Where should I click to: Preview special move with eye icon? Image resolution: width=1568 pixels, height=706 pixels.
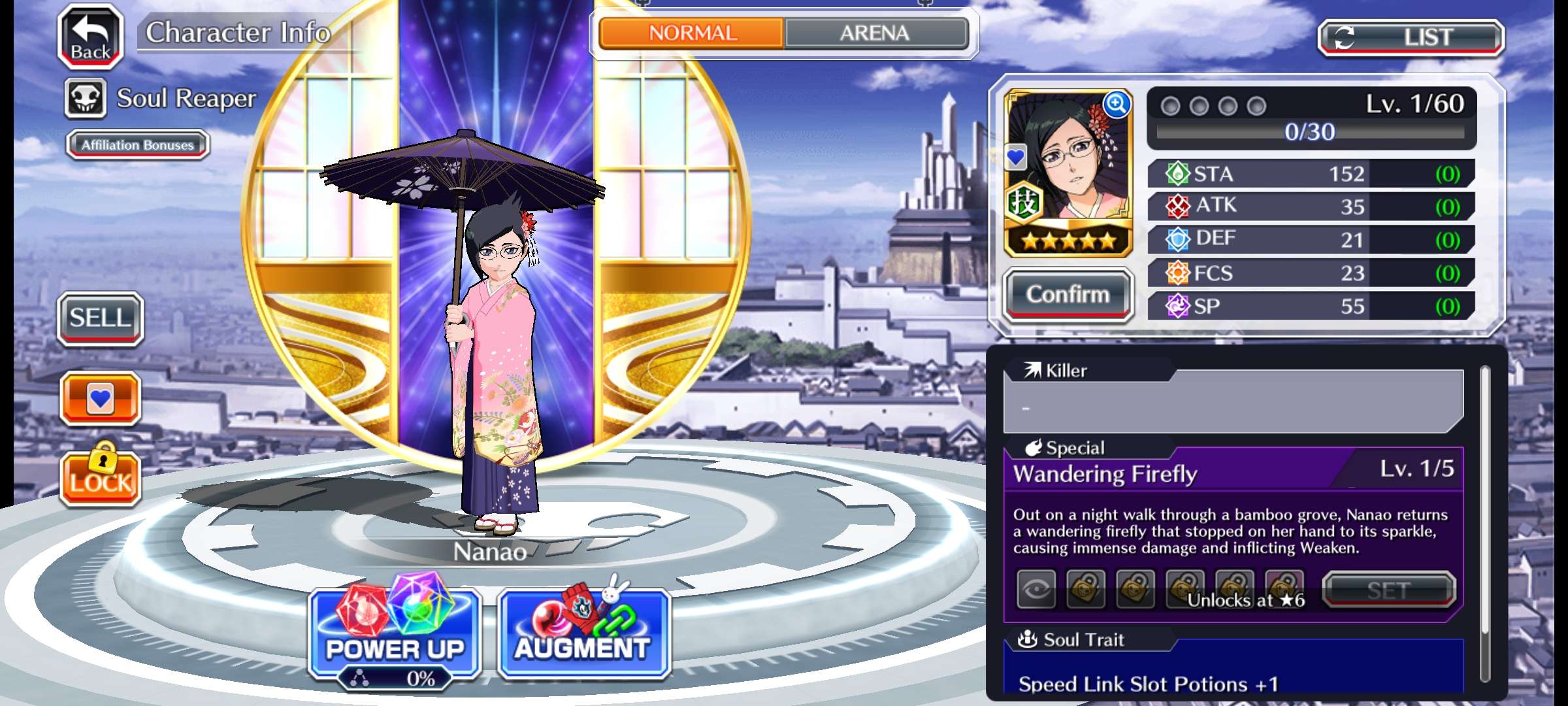coord(1036,590)
